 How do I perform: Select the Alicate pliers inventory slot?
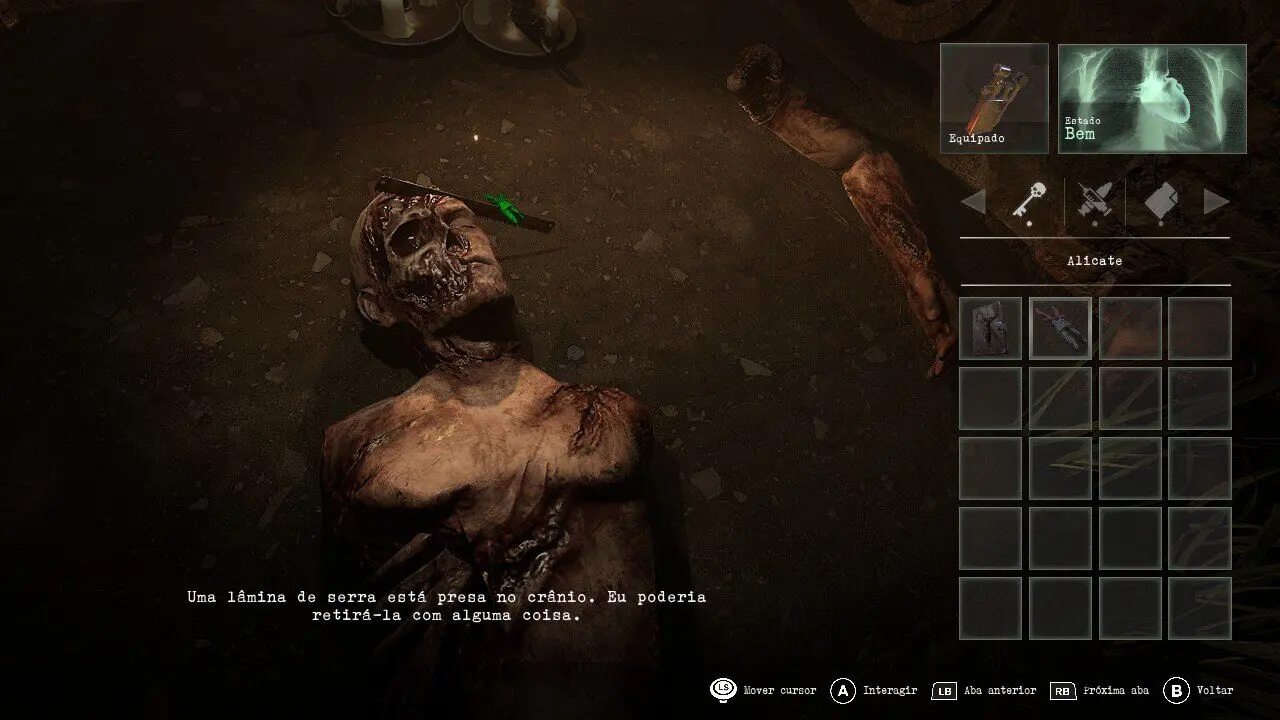point(1060,328)
